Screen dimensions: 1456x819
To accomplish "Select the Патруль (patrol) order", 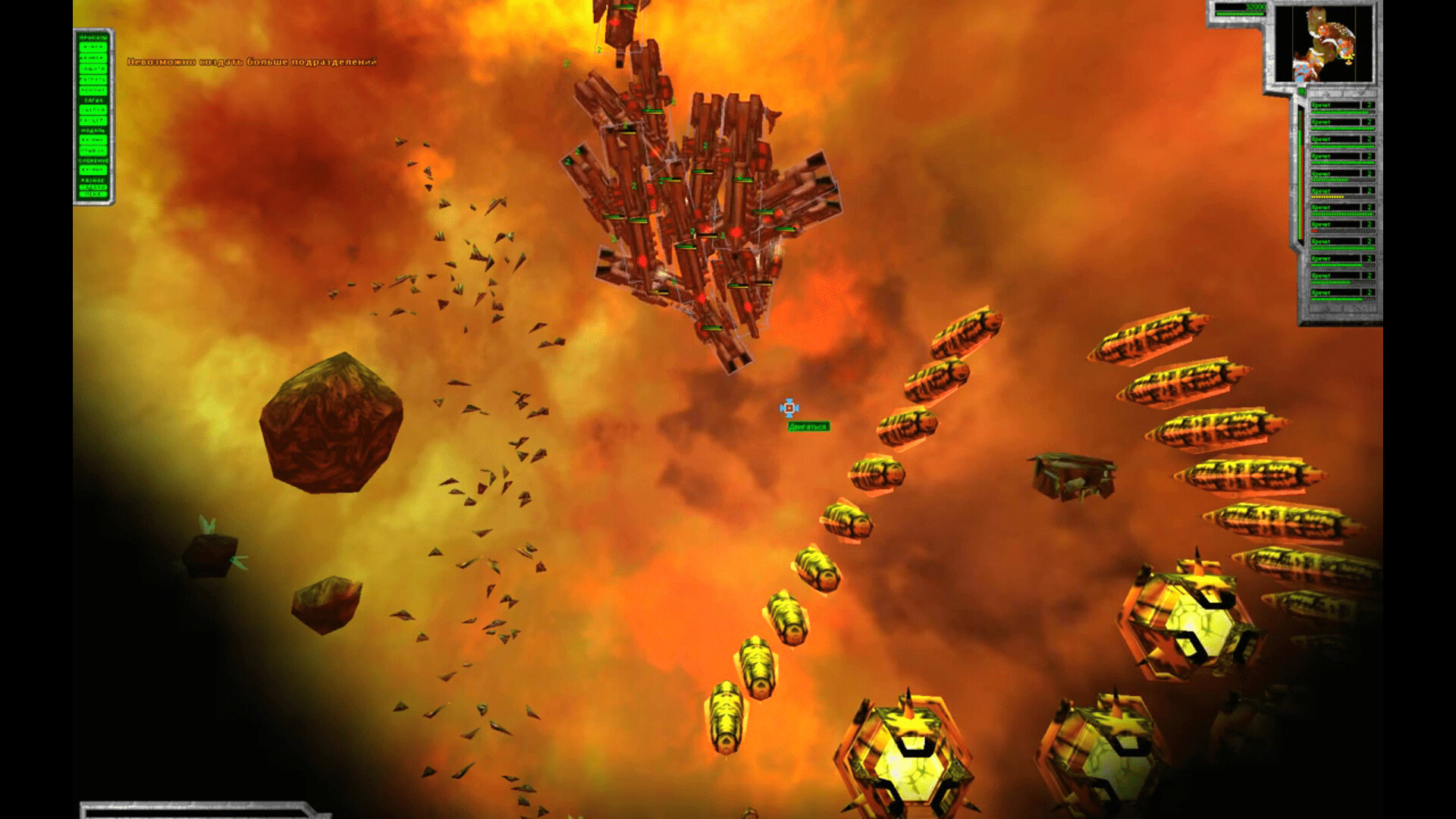I will point(93,80).
